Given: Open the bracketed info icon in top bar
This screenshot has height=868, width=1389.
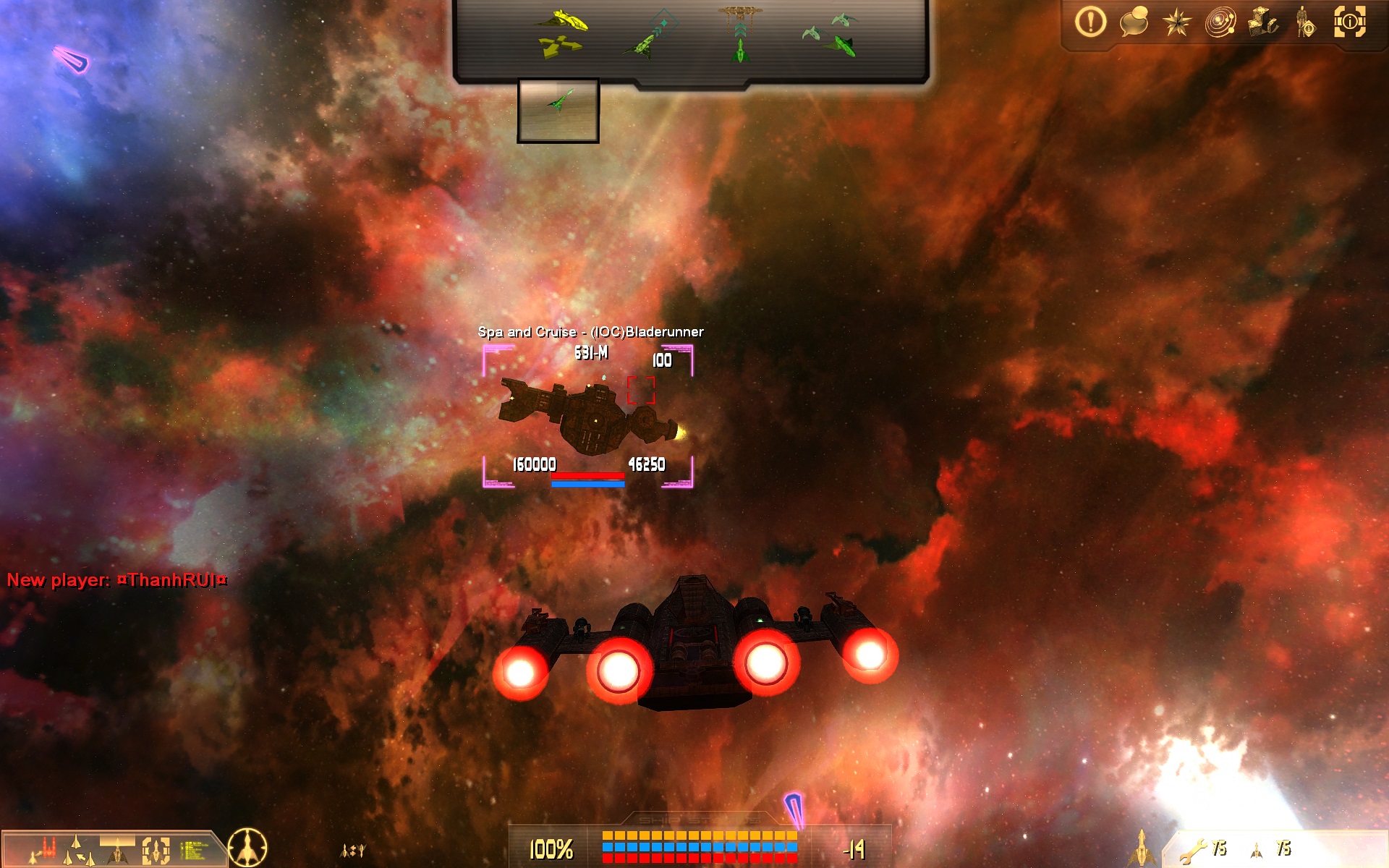Looking at the screenshot, I should click(1350, 22).
